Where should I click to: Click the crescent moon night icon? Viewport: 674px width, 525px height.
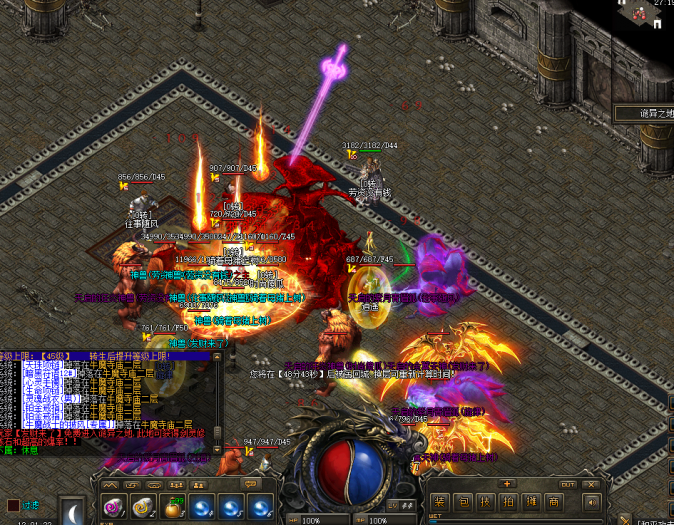click(x=73, y=512)
